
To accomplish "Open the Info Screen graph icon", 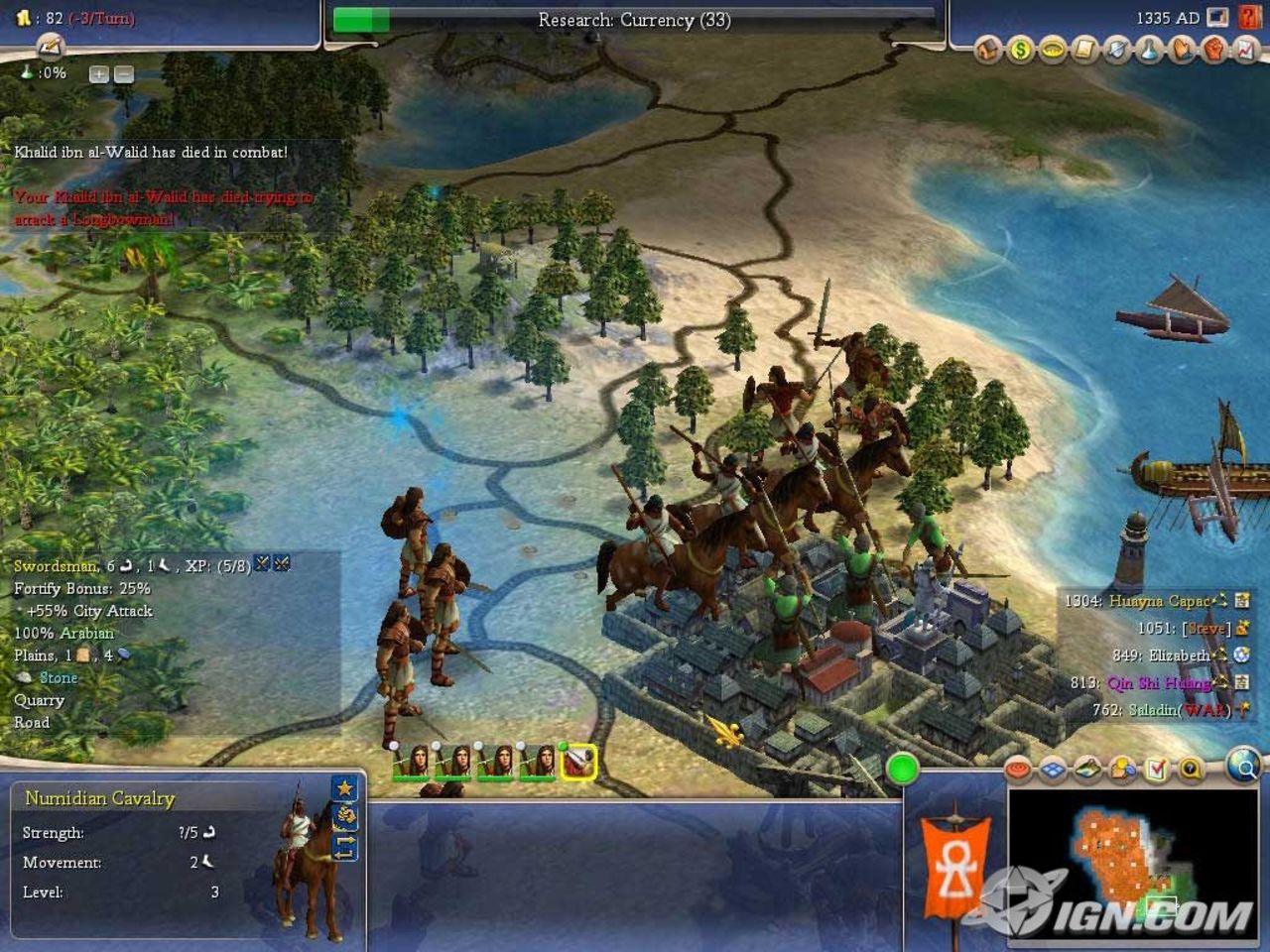I will coord(1243,49).
